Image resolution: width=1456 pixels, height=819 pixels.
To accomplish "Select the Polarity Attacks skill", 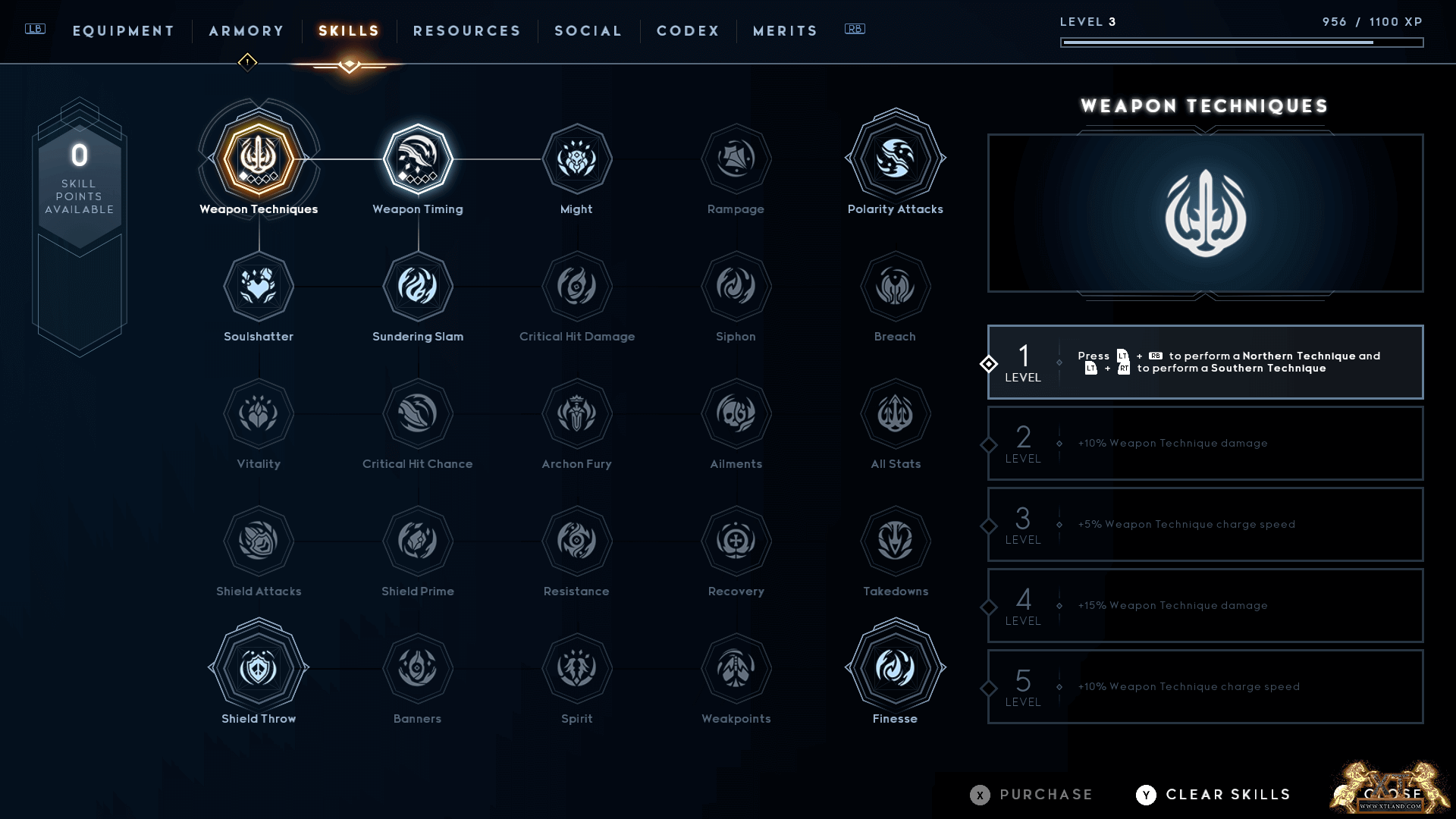I will 895,159.
